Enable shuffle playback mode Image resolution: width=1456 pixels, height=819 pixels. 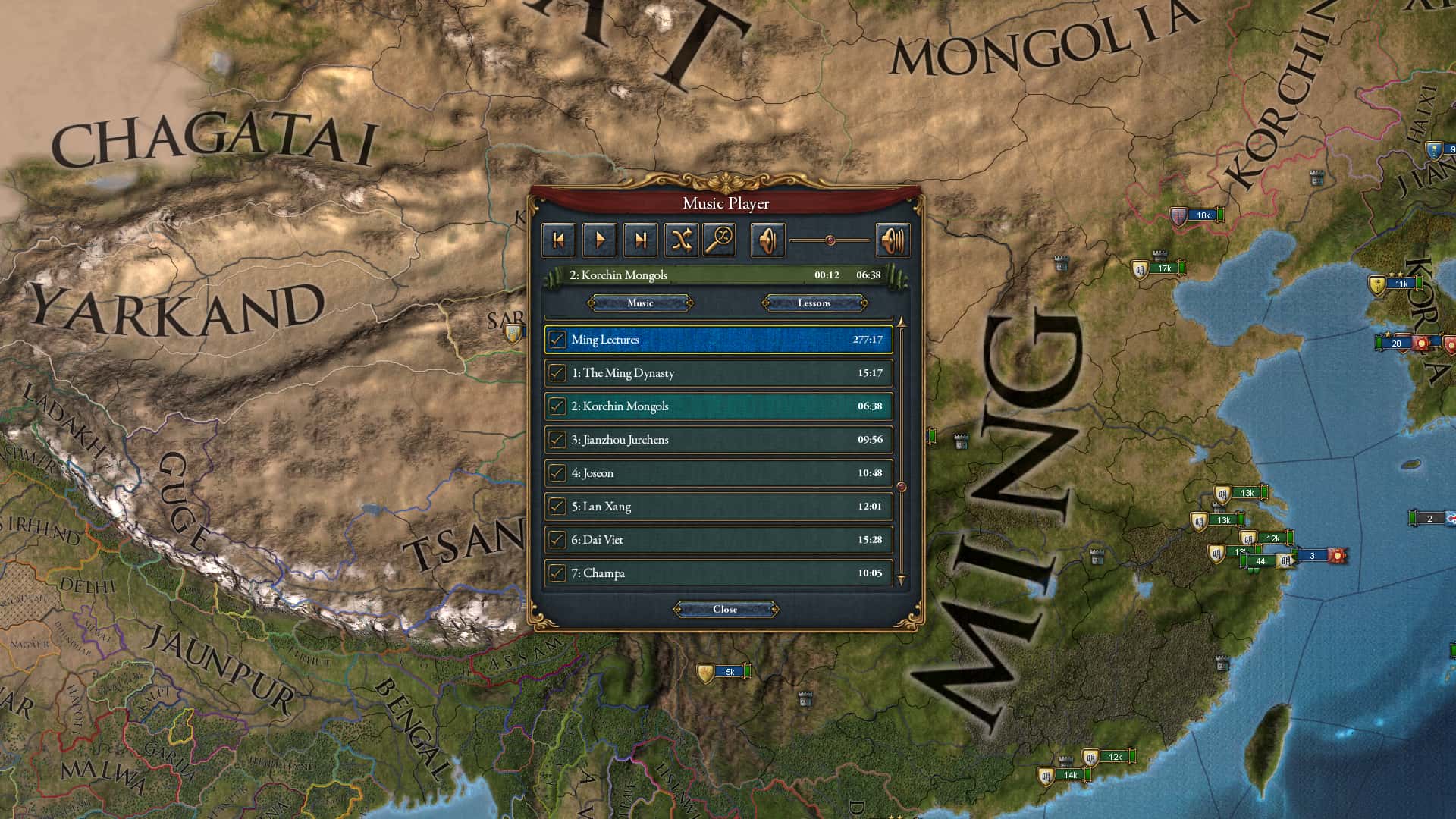(682, 240)
